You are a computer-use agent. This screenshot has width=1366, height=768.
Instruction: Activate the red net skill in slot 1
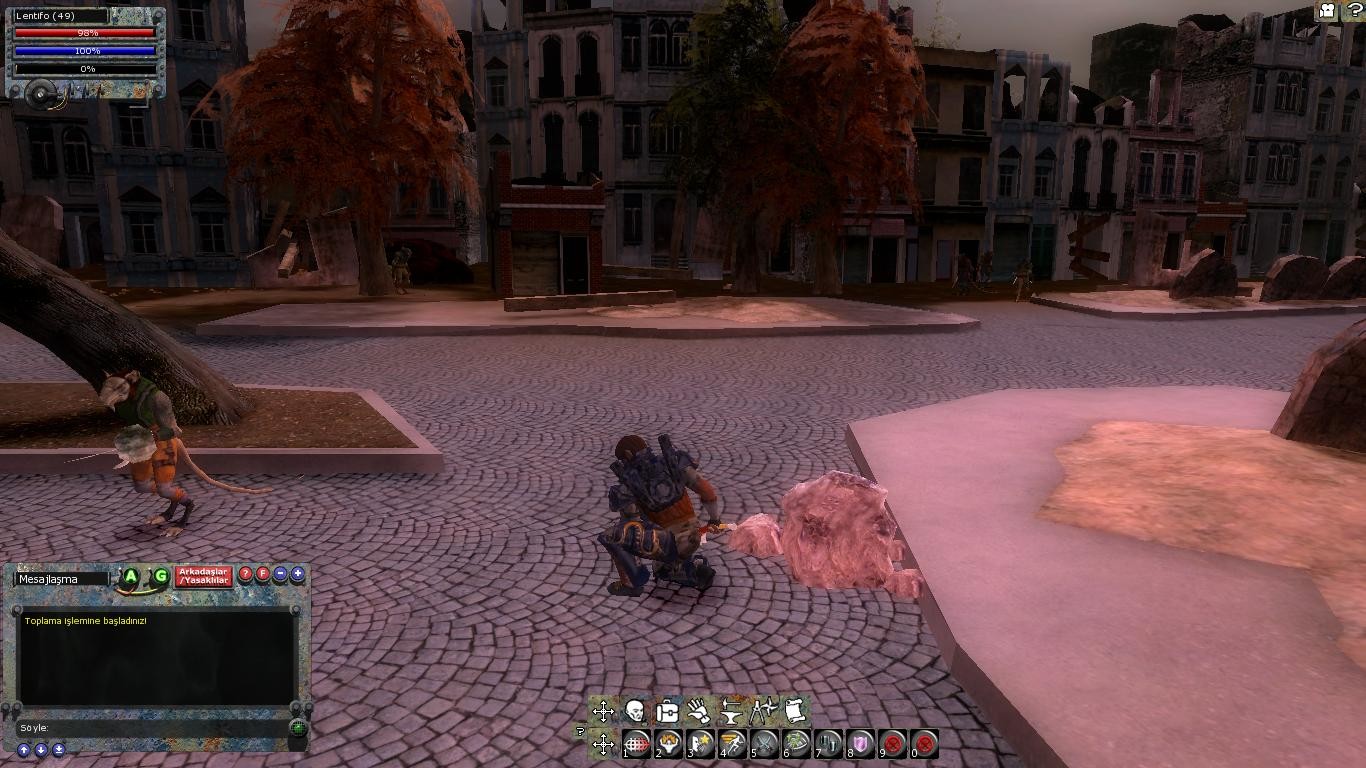[x=637, y=744]
